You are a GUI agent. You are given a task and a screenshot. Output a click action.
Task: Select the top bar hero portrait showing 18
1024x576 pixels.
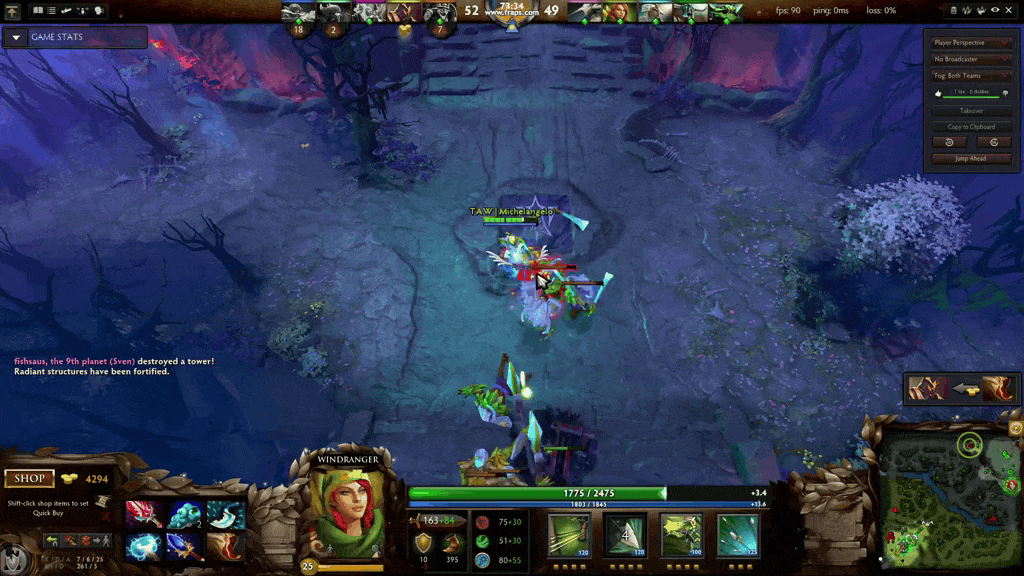pos(298,13)
